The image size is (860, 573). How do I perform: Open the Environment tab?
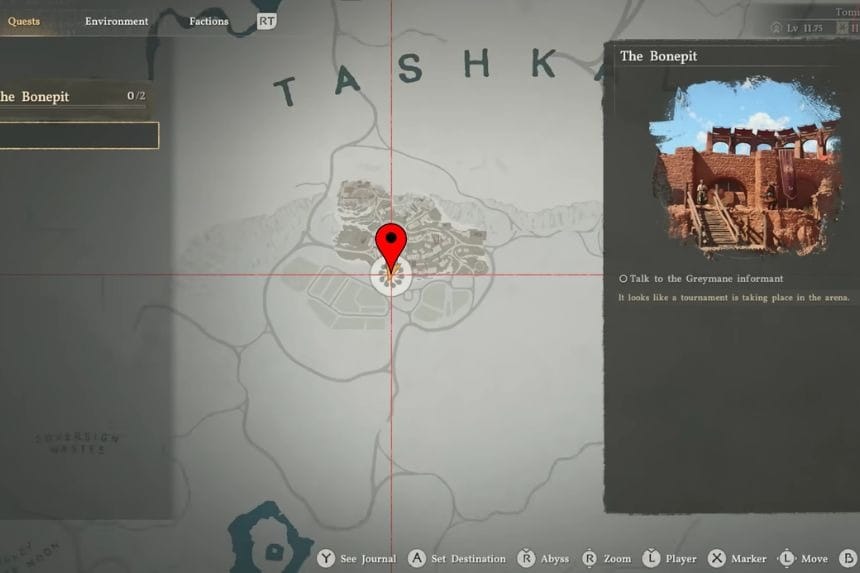click(x=116, y=21)
